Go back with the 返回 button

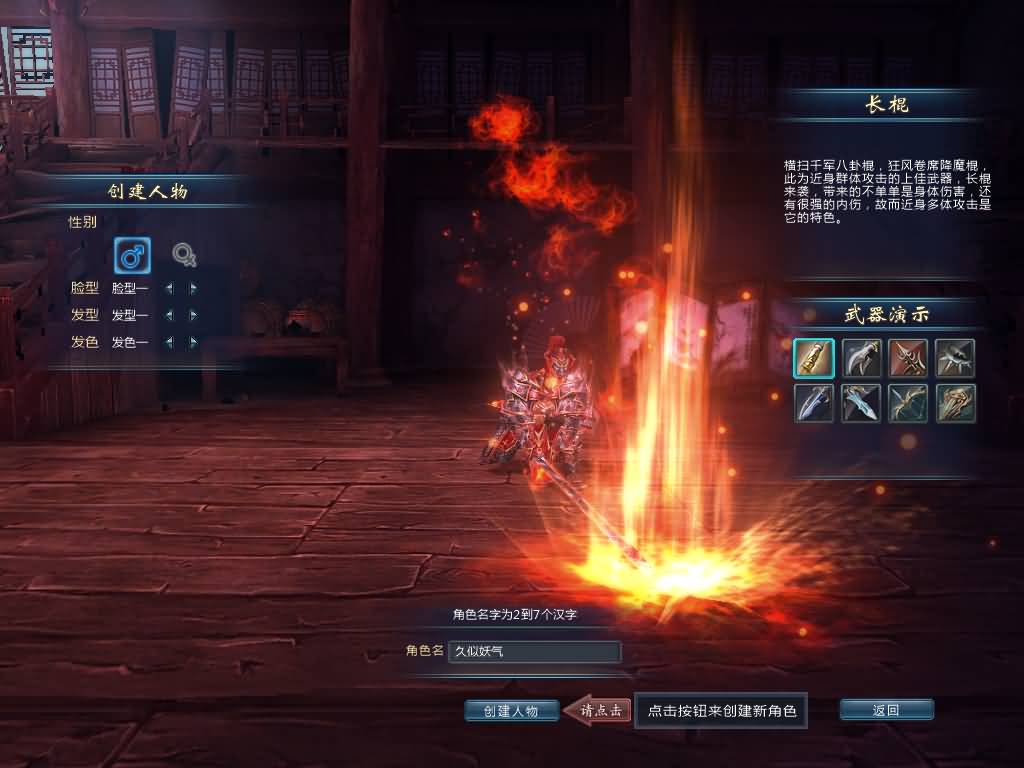click(x=886, y=710)
